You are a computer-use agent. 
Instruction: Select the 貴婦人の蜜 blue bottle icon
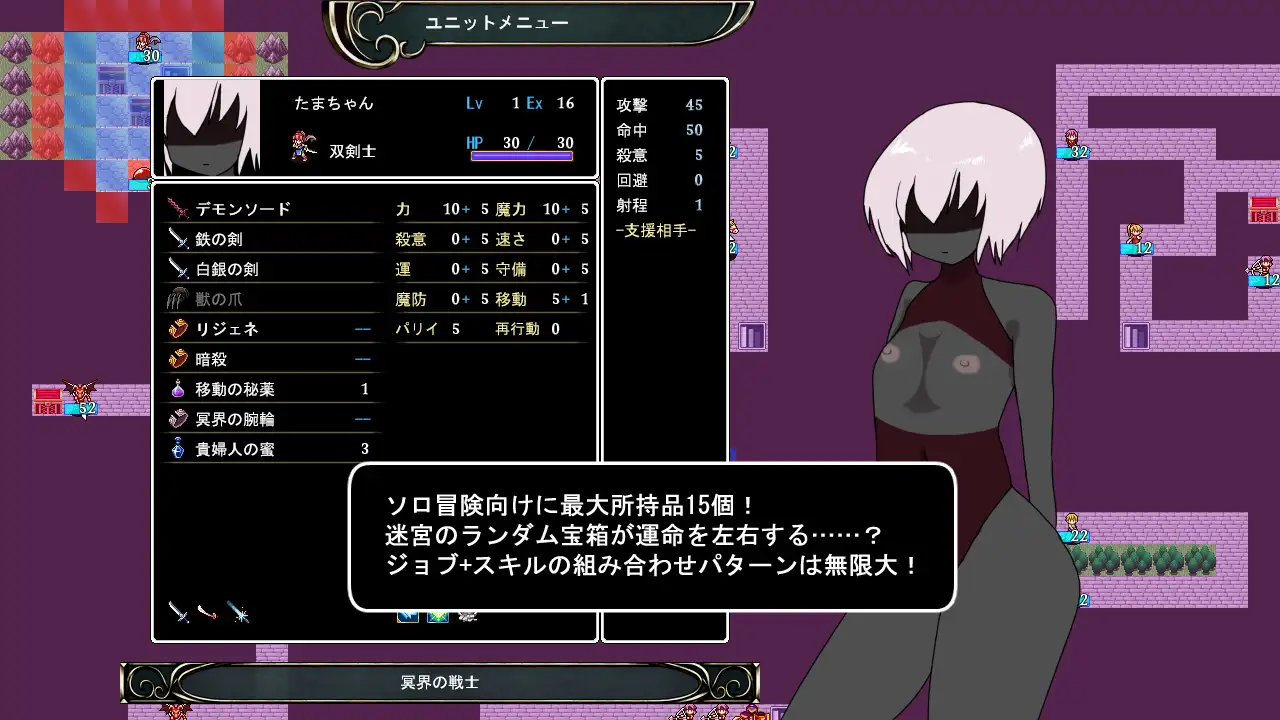[x=180, y=448]
